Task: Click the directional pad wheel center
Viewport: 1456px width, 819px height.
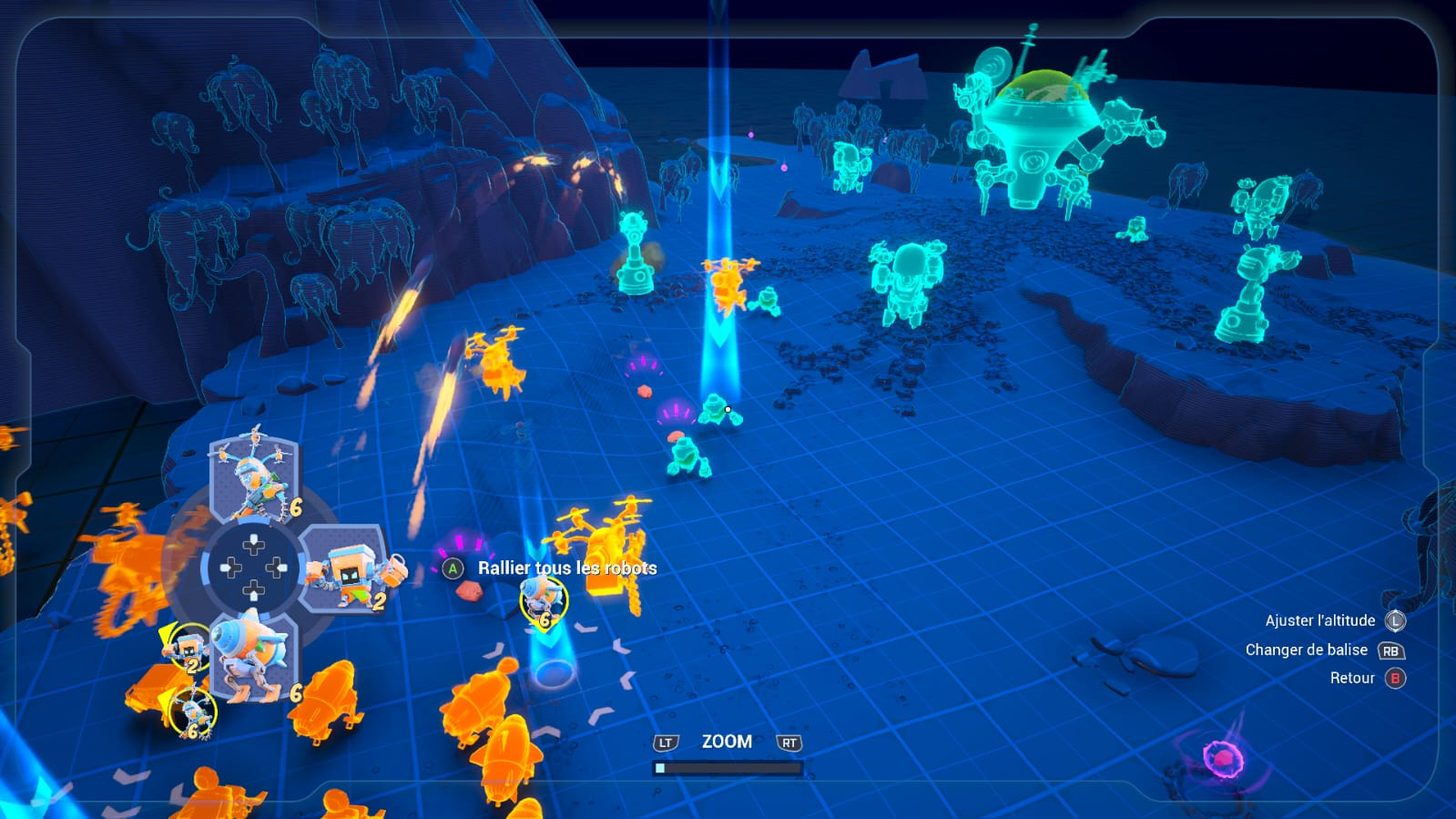Action: pos(254,568)
